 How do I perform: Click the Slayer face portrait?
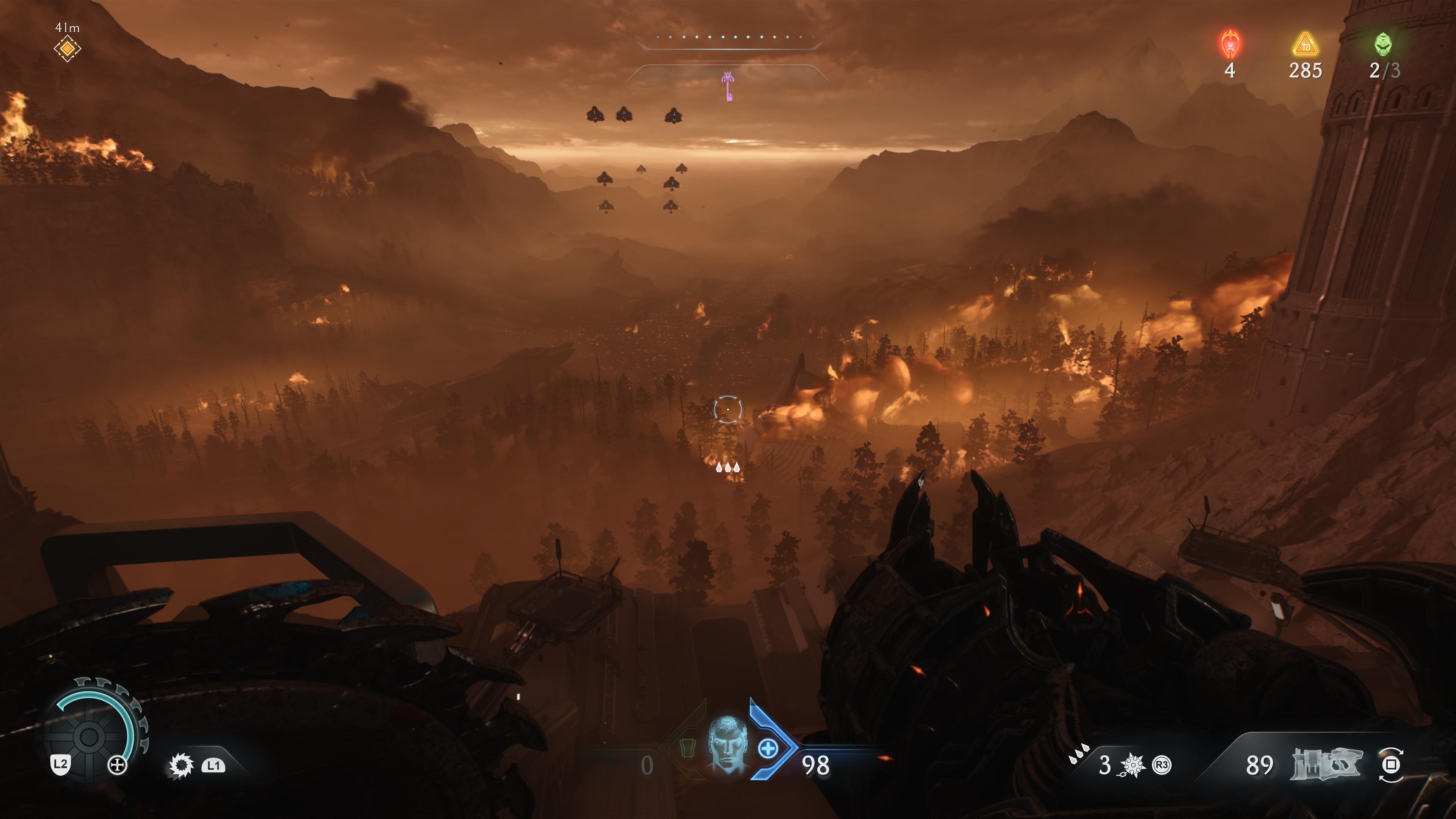pyautogui.click(x=728, y=744)
